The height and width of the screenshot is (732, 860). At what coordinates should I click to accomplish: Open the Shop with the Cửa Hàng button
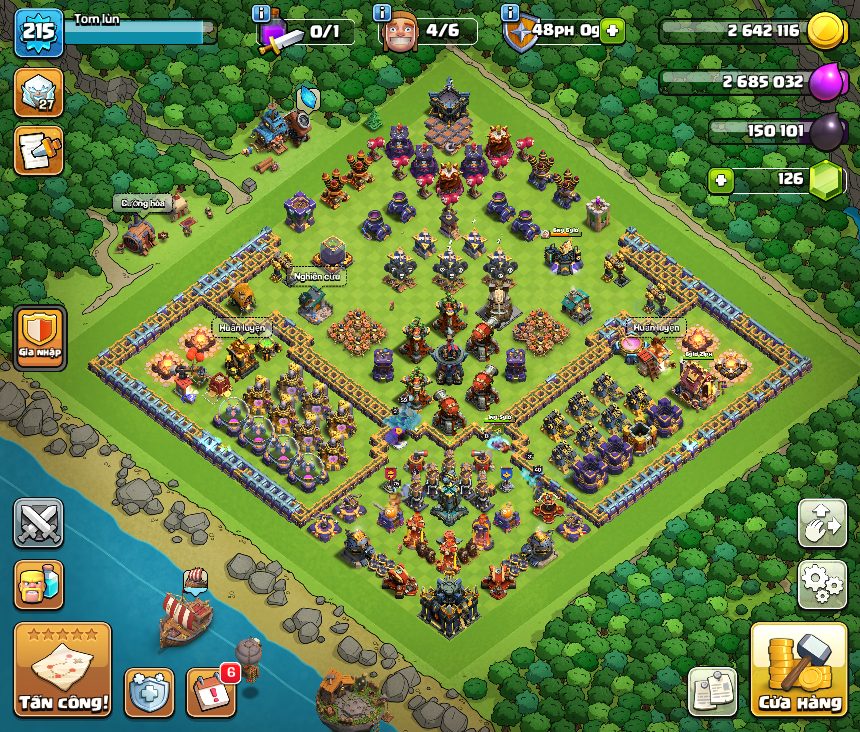coord(798,670)
